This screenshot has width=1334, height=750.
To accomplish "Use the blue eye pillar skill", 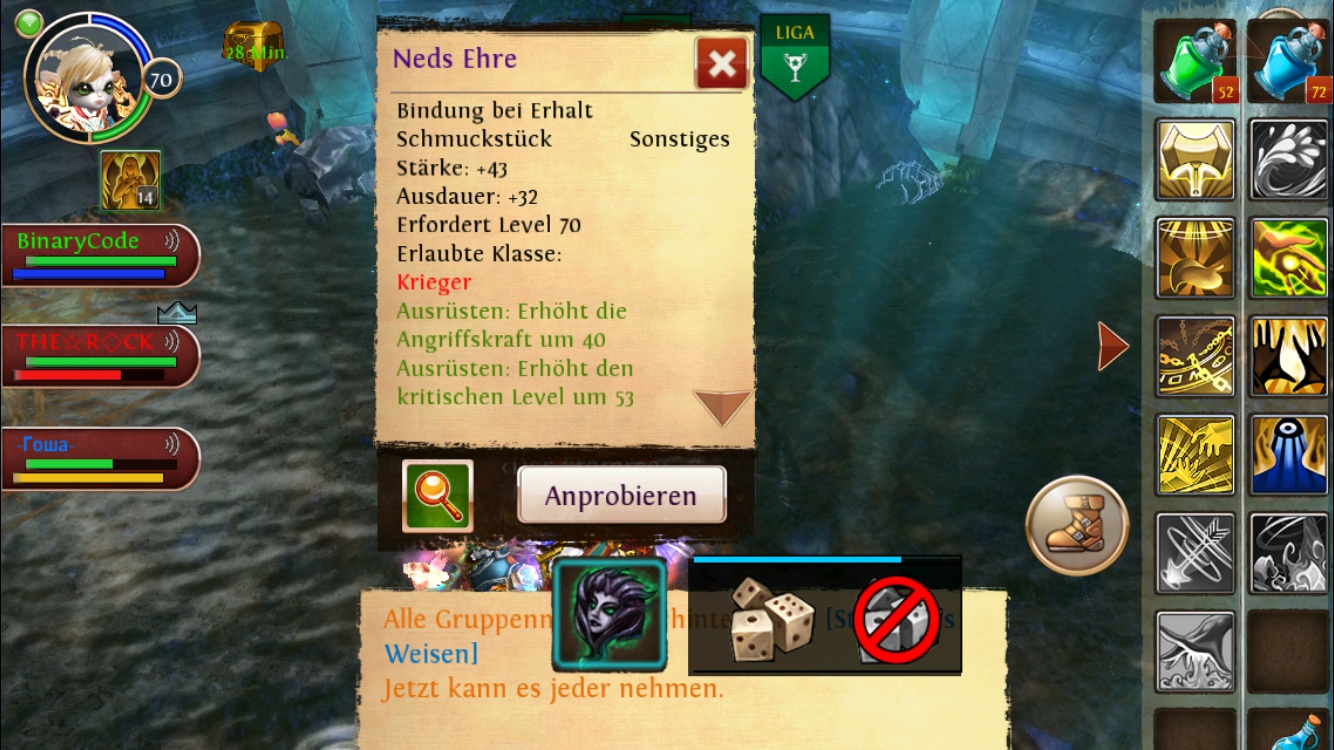I will (1289, 455).
